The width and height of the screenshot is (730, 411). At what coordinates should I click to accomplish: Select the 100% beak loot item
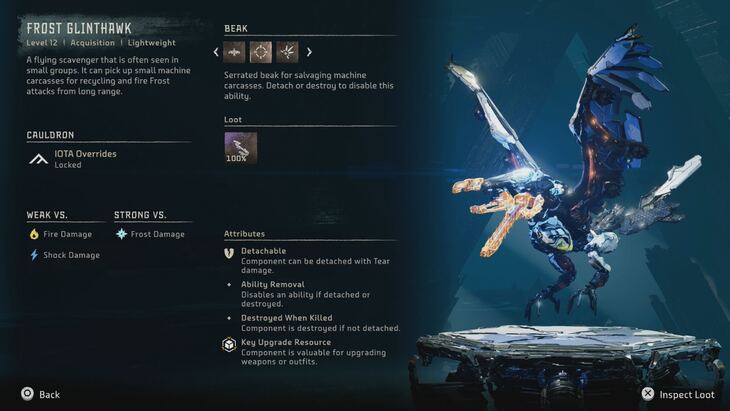pyautogui.click(x=240, y=148)
